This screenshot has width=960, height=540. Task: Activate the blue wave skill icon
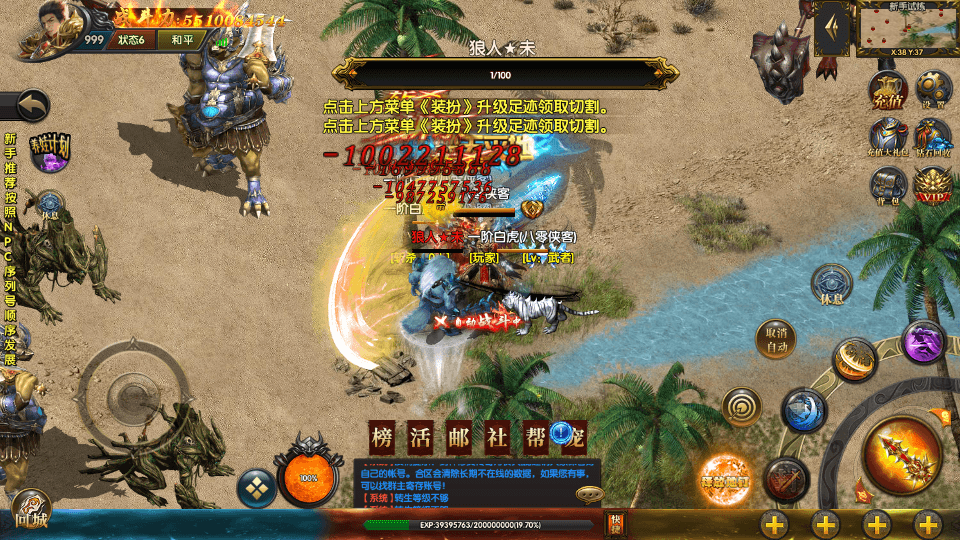coord(803,410)
